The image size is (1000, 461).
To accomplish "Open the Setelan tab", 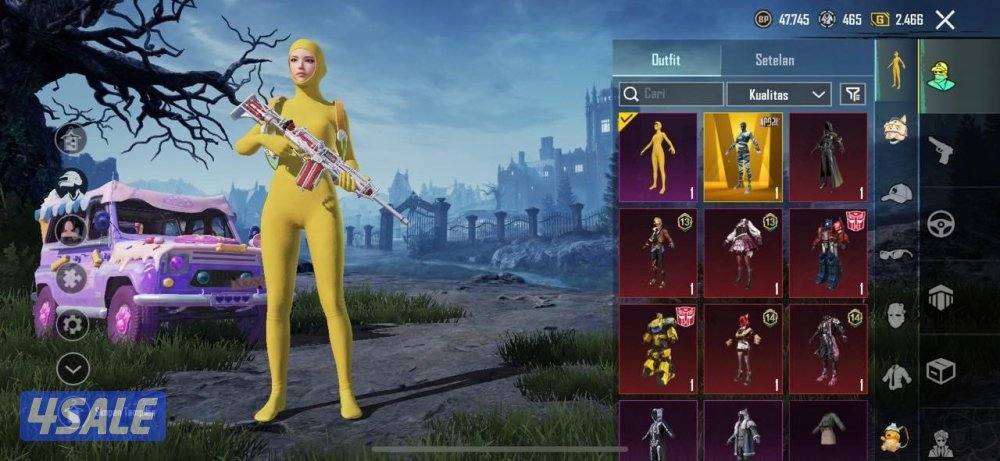I will click(x=773, y=60).
